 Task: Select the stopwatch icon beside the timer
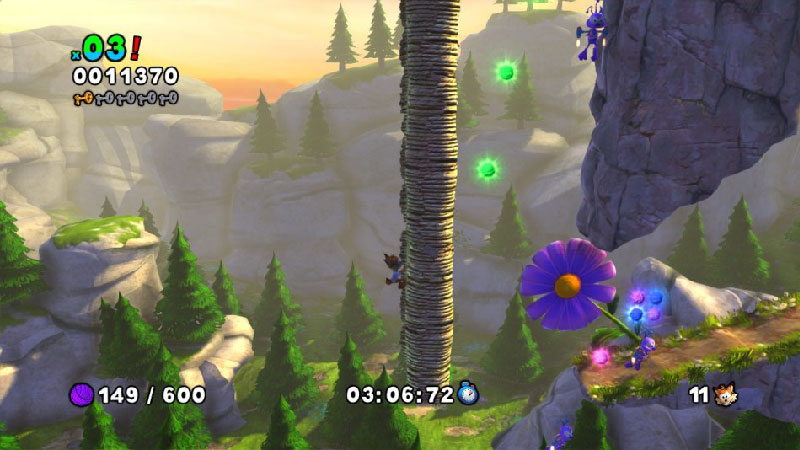pyautogui.click(x=469, y=395)
